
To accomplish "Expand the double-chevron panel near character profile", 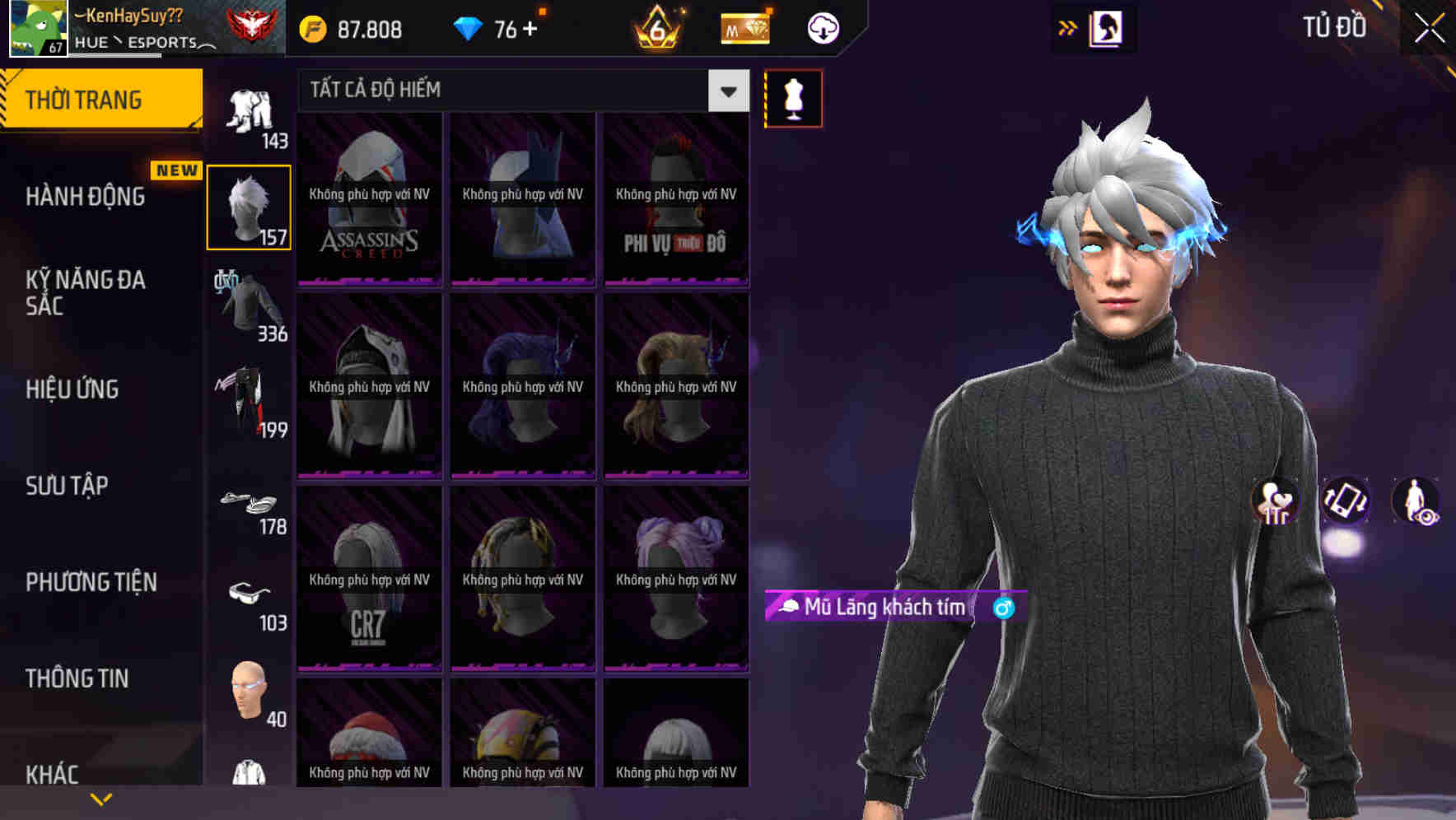I will point(1068,26).
